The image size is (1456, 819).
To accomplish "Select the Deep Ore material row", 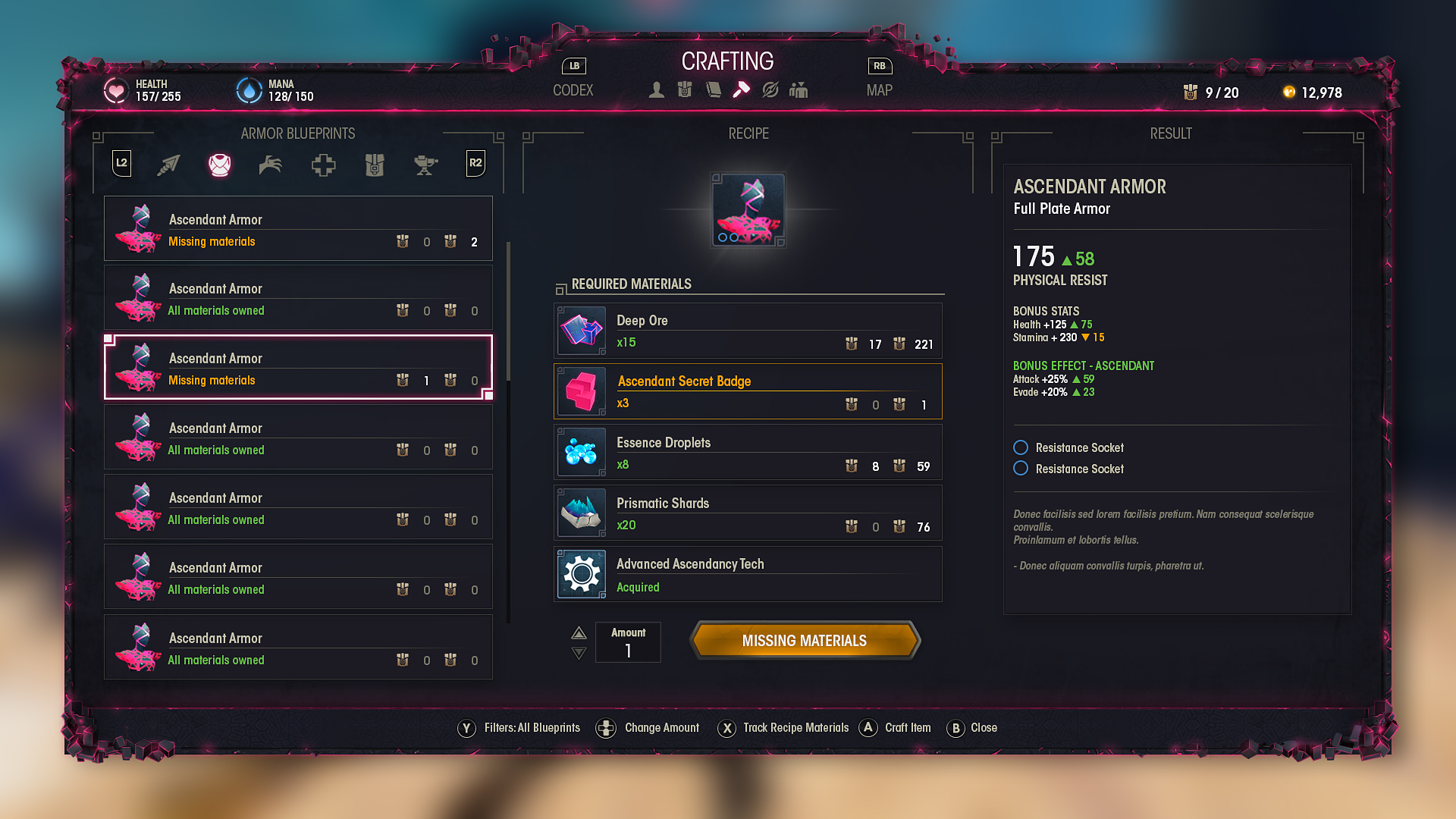I will pos(748,331).
